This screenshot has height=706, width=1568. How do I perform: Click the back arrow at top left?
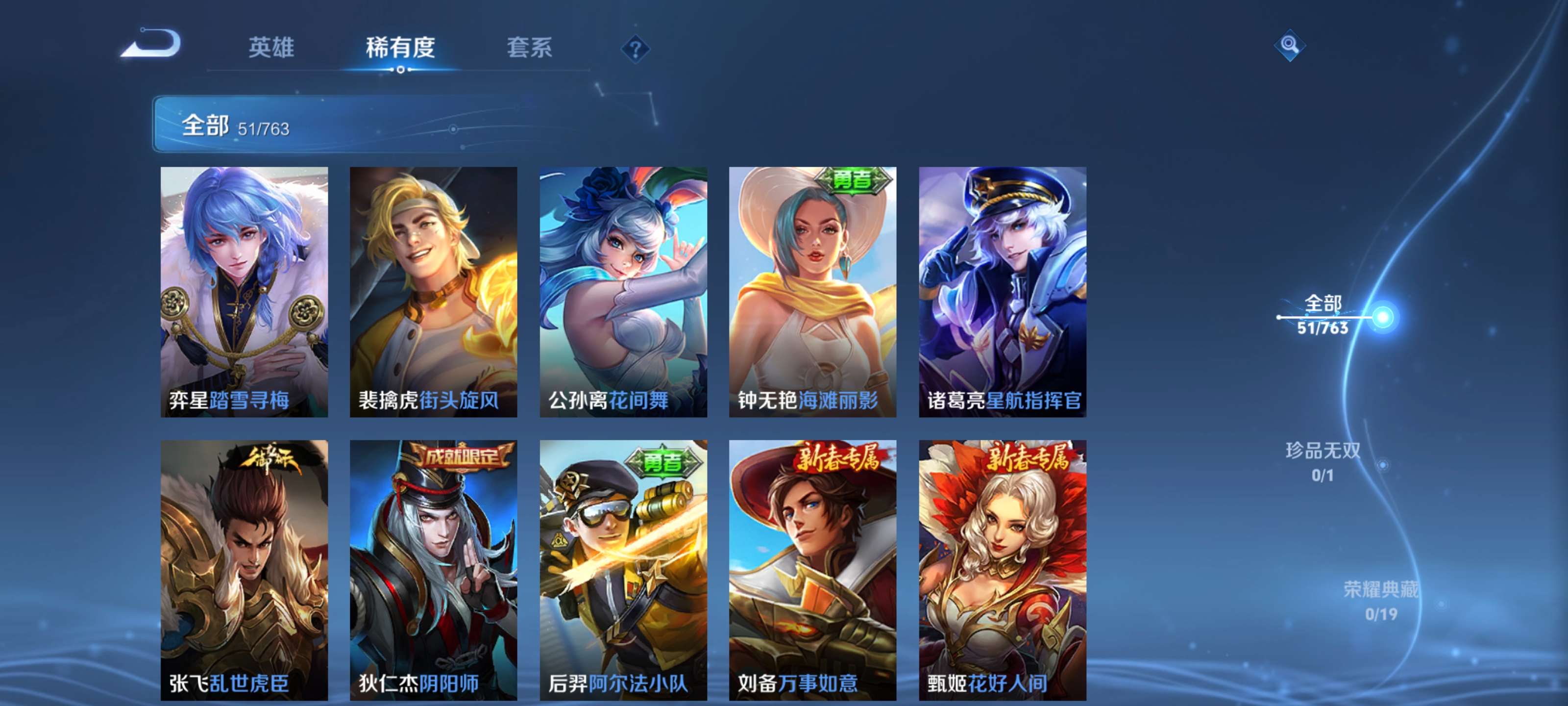pyautogui.click(x=150, y=44)
